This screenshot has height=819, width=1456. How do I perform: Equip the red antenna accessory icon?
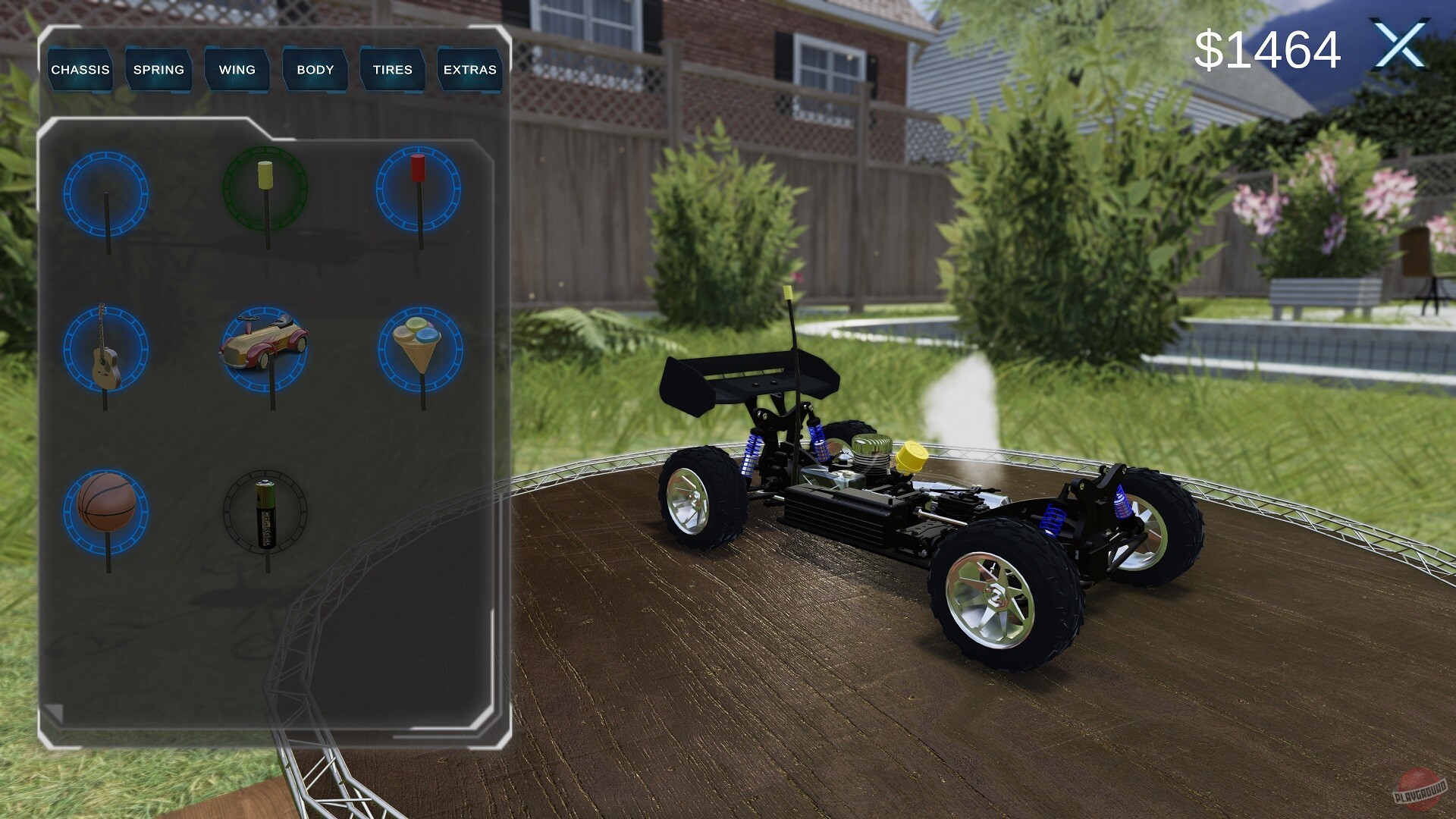[418, 190]
